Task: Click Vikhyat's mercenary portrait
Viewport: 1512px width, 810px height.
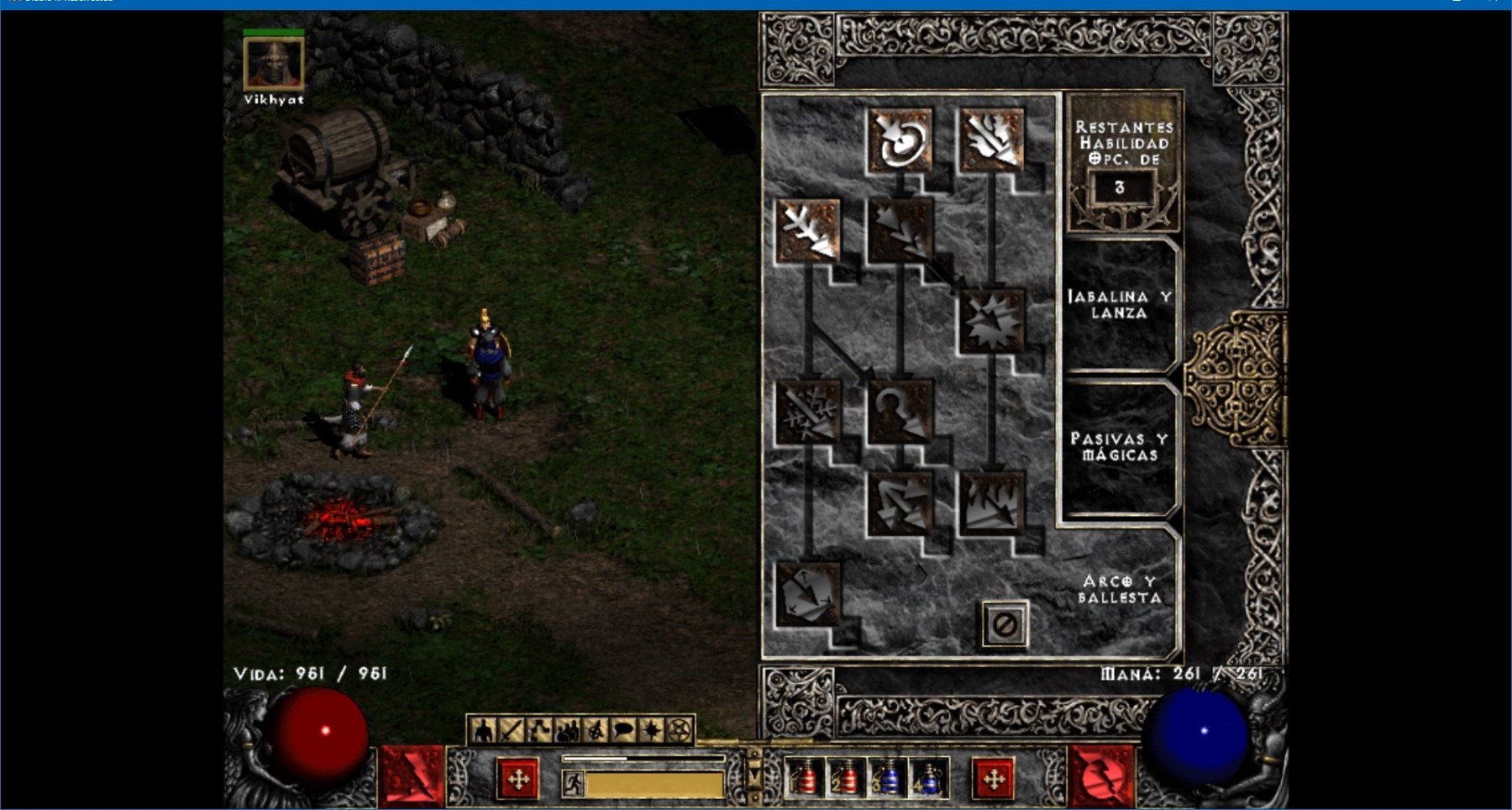Action: tap(274, 64)
